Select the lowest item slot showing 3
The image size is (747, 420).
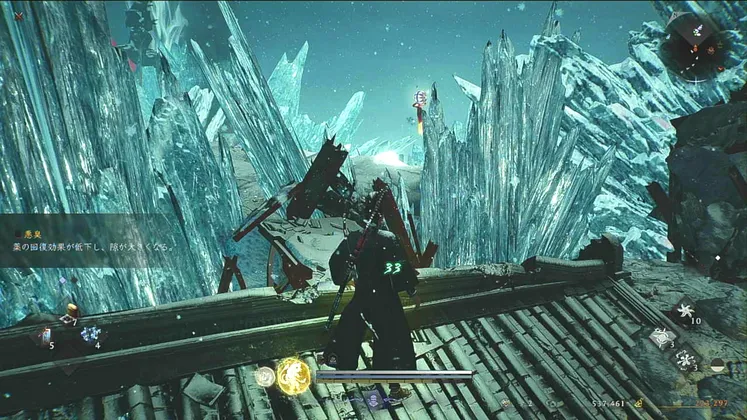(x=685, y=359)
